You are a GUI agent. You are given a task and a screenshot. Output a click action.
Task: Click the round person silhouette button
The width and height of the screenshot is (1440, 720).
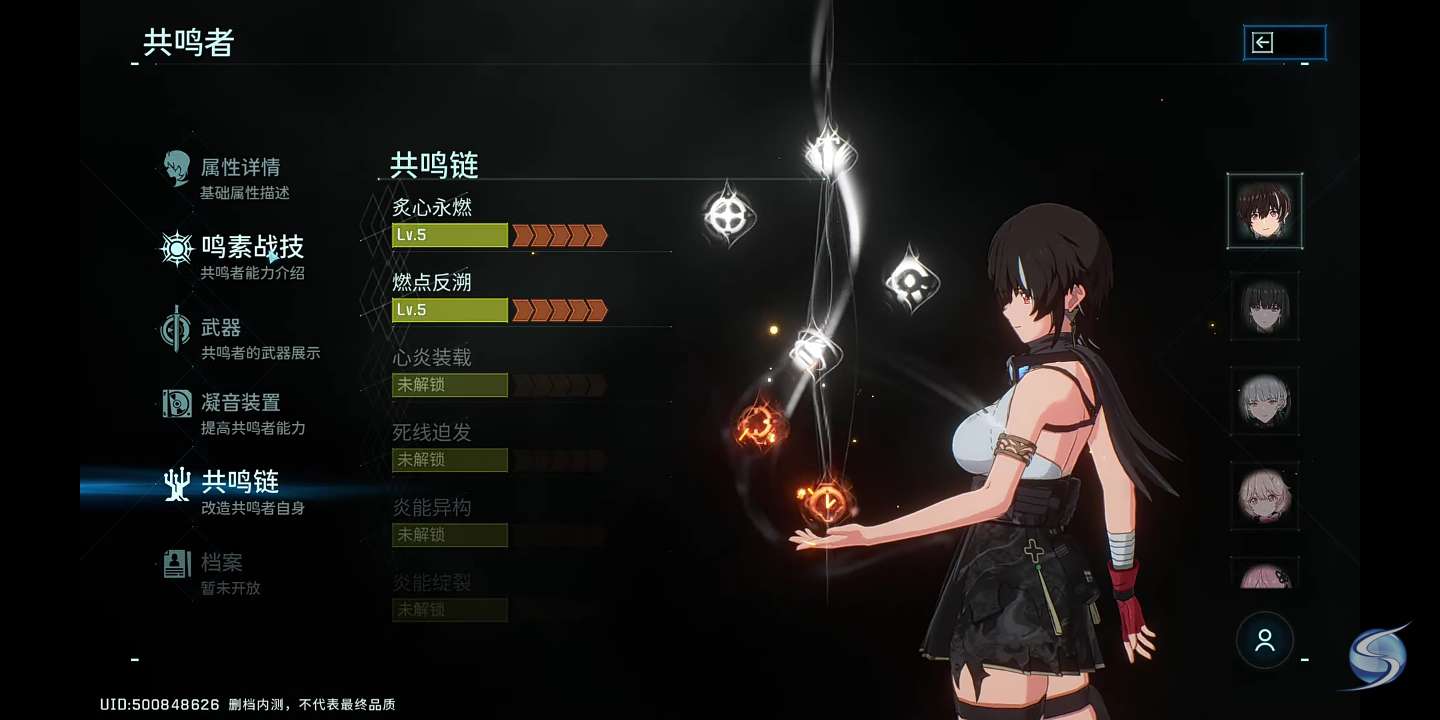point(1265,640)
